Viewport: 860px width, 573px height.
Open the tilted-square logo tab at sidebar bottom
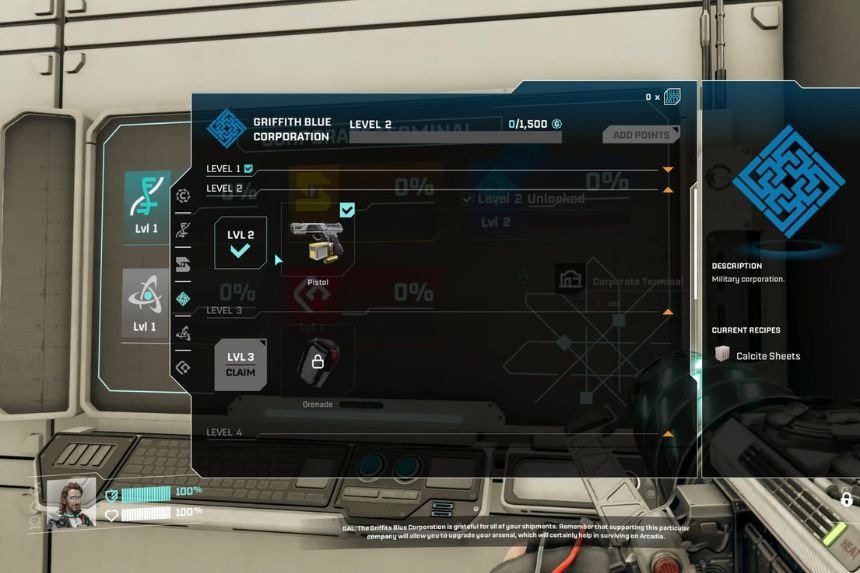tap(183, 367)
